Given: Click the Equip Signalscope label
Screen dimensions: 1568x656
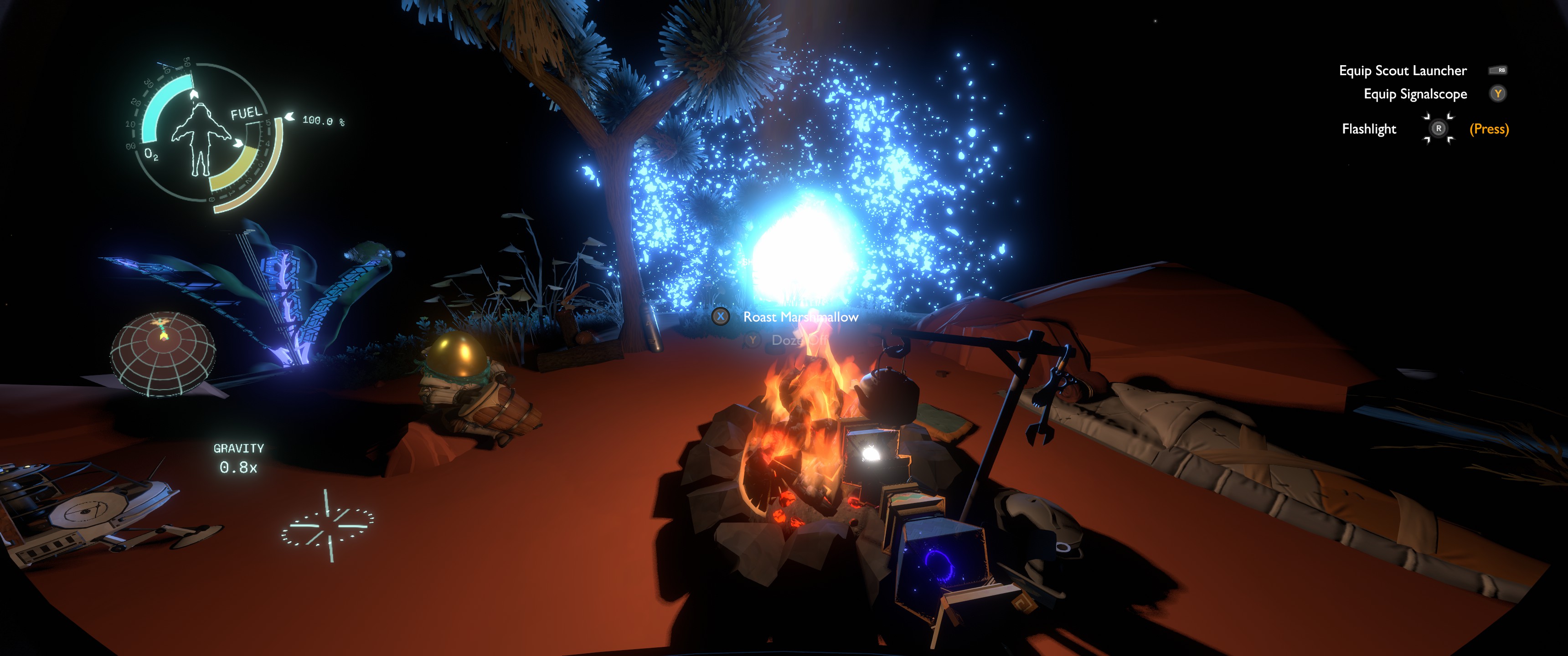Looking at the screenshot, I should [x=1414, y=94].
